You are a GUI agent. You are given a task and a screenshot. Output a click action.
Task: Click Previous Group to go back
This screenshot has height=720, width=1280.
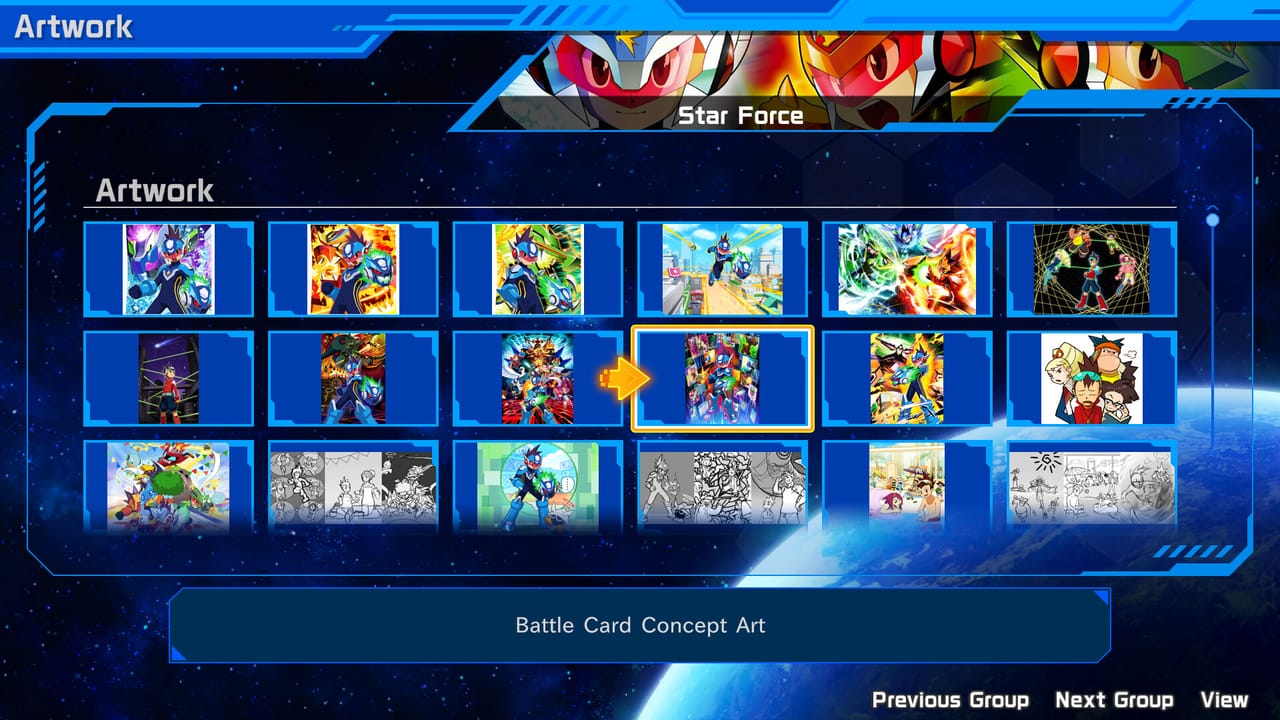pos(950,699)
